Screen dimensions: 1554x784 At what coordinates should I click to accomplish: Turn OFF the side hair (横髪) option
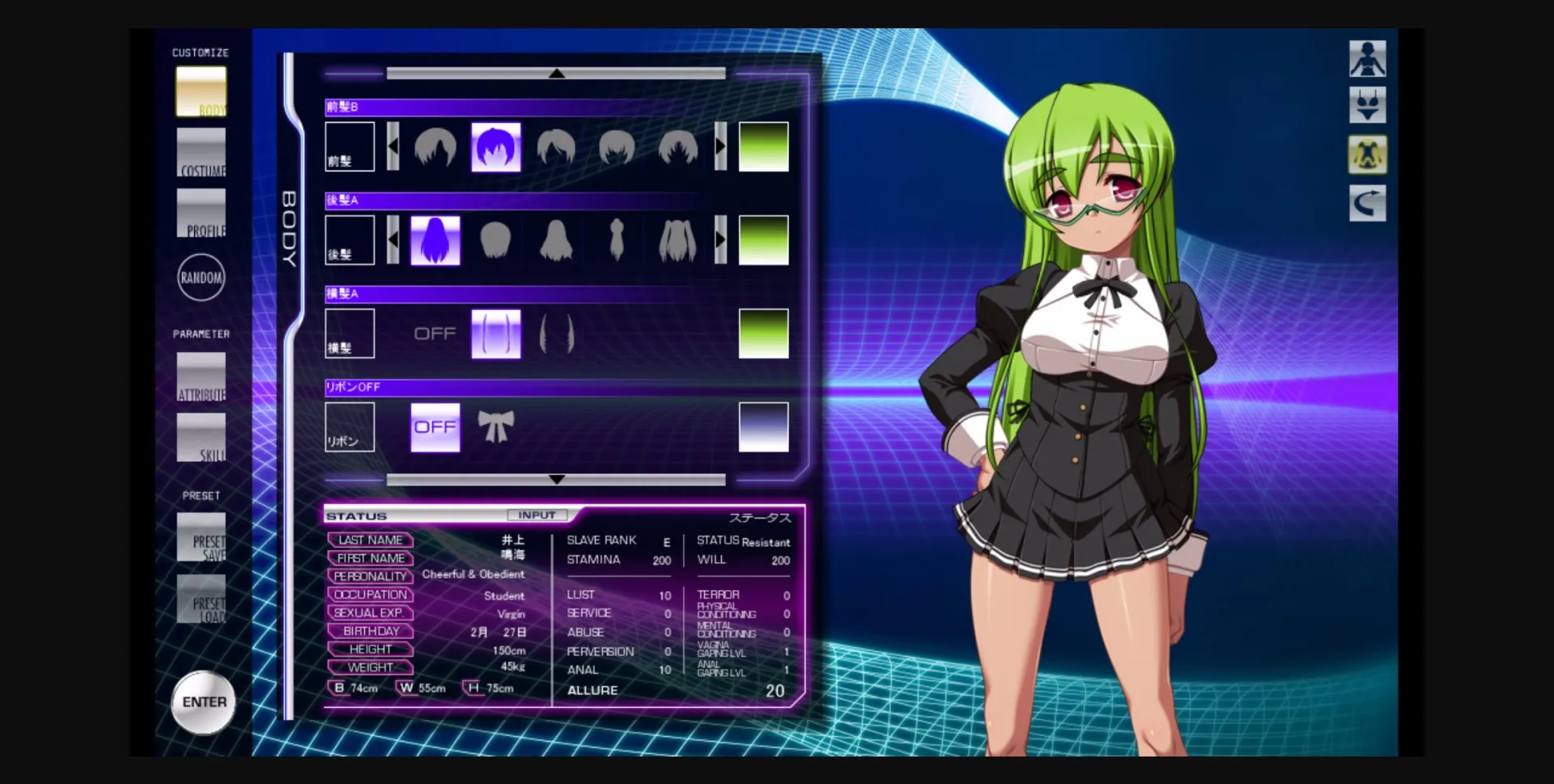(x=435, y=333)
